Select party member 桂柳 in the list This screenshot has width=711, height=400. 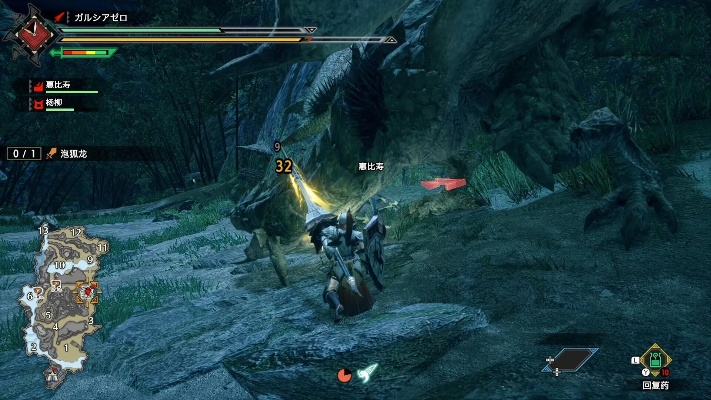pyautogui.click(x=55, y=102)
